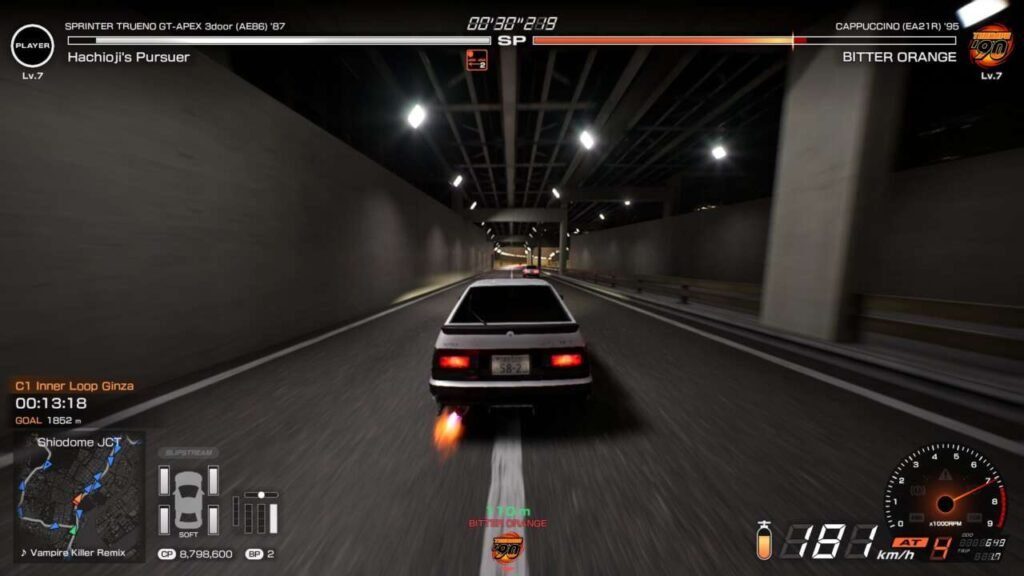This screenshot has height=576, width=1024.
Task: Select the rival distance marker emblem
Action: pyautogui.click(x=507, y=548)
